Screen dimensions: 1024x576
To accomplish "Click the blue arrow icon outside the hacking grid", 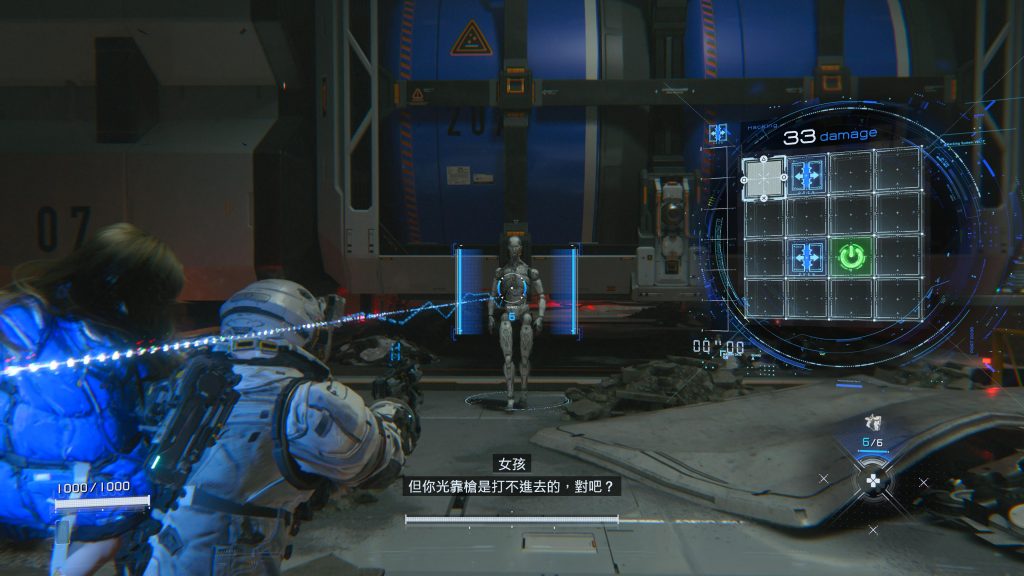I will click(x=716, y=133).
